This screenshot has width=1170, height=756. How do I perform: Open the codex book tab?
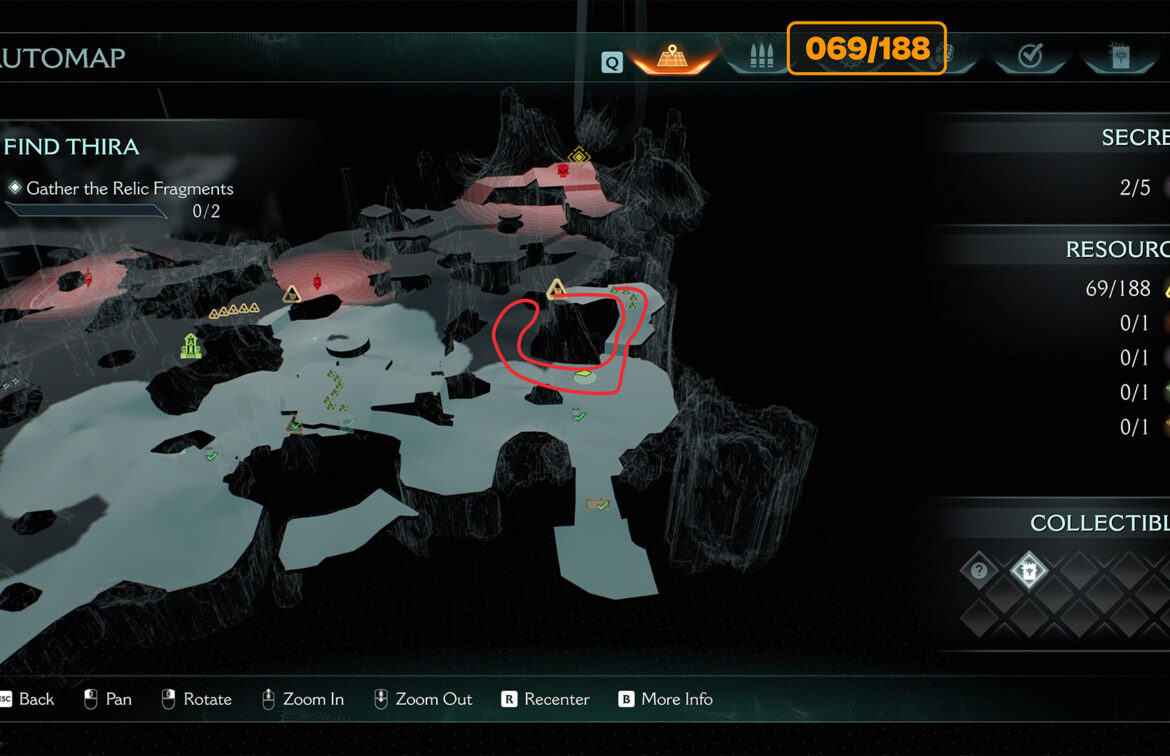tap(1118, 56)
